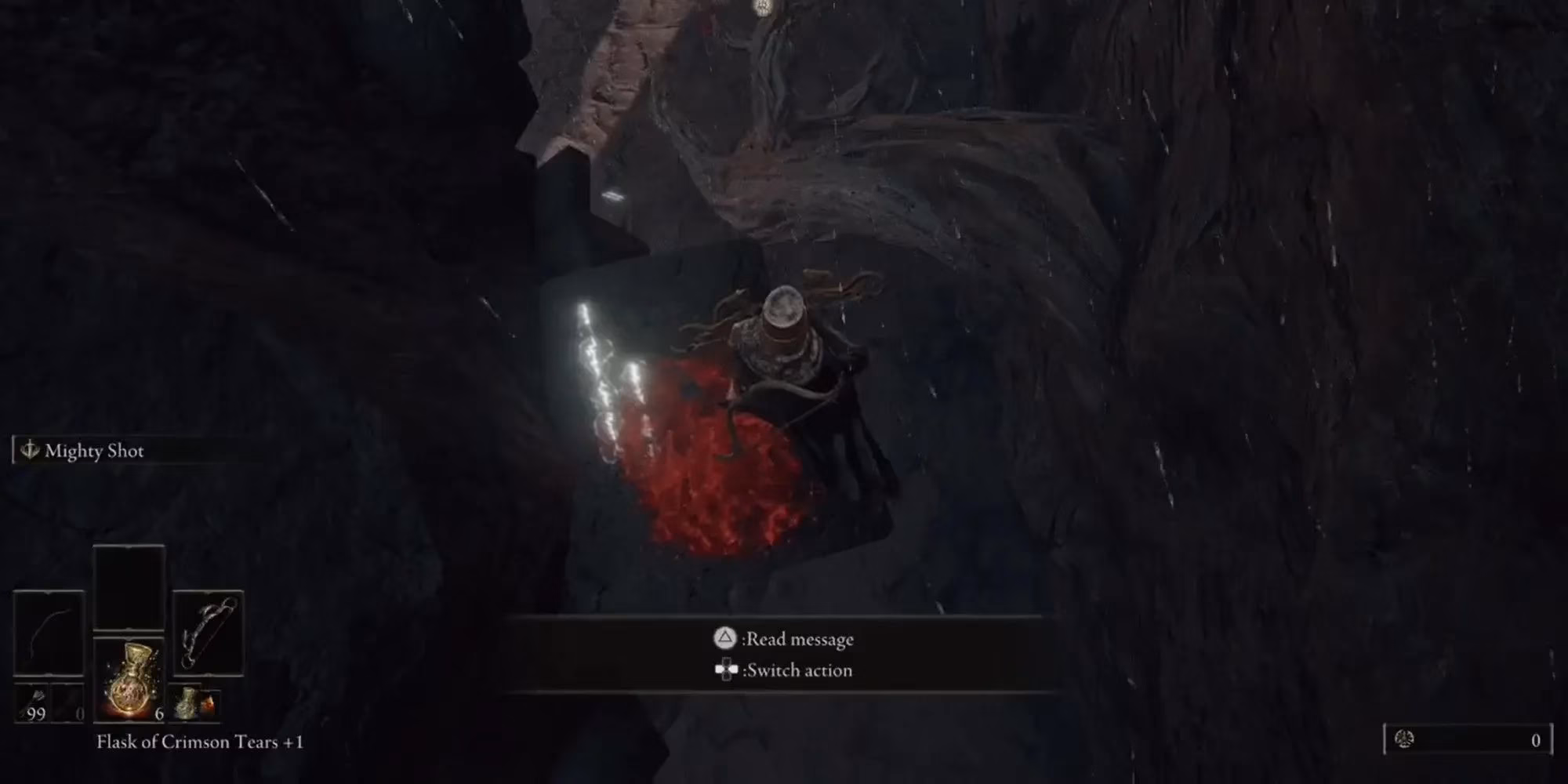Click the D-pad icon beside Switch action
The height and width of the screenshot is (784, 1568).
click(x=726, y=670)
